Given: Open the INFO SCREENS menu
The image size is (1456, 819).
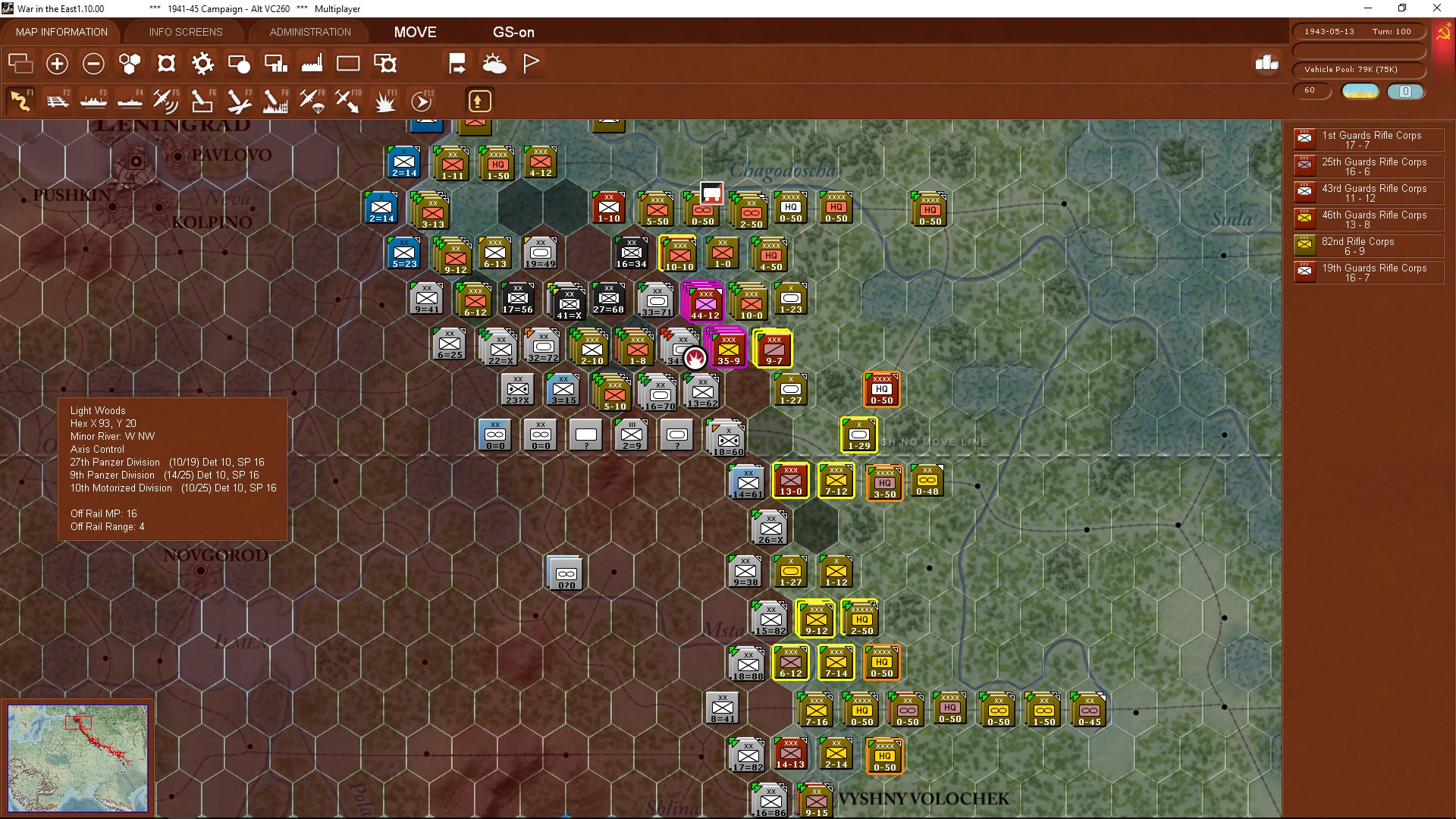Looking at the screenshot, I should (185, 32).
